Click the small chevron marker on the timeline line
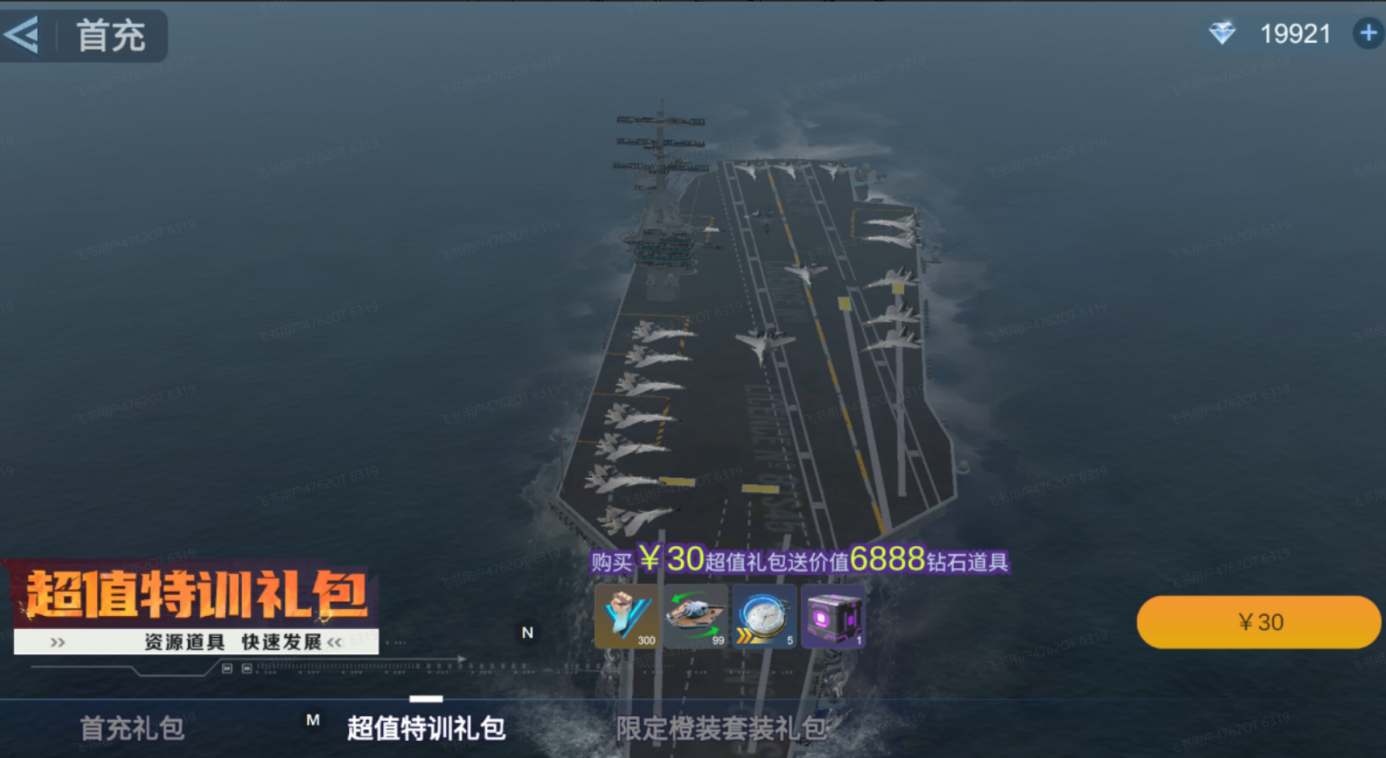Image resolution: width=1386 pixels, height=758 pixels. 461,659
